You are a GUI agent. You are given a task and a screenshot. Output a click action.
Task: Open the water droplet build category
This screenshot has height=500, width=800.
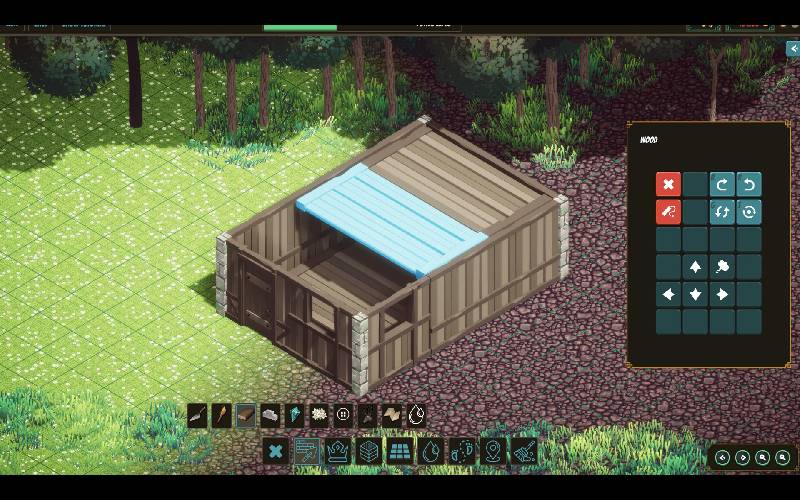[431, 452]
